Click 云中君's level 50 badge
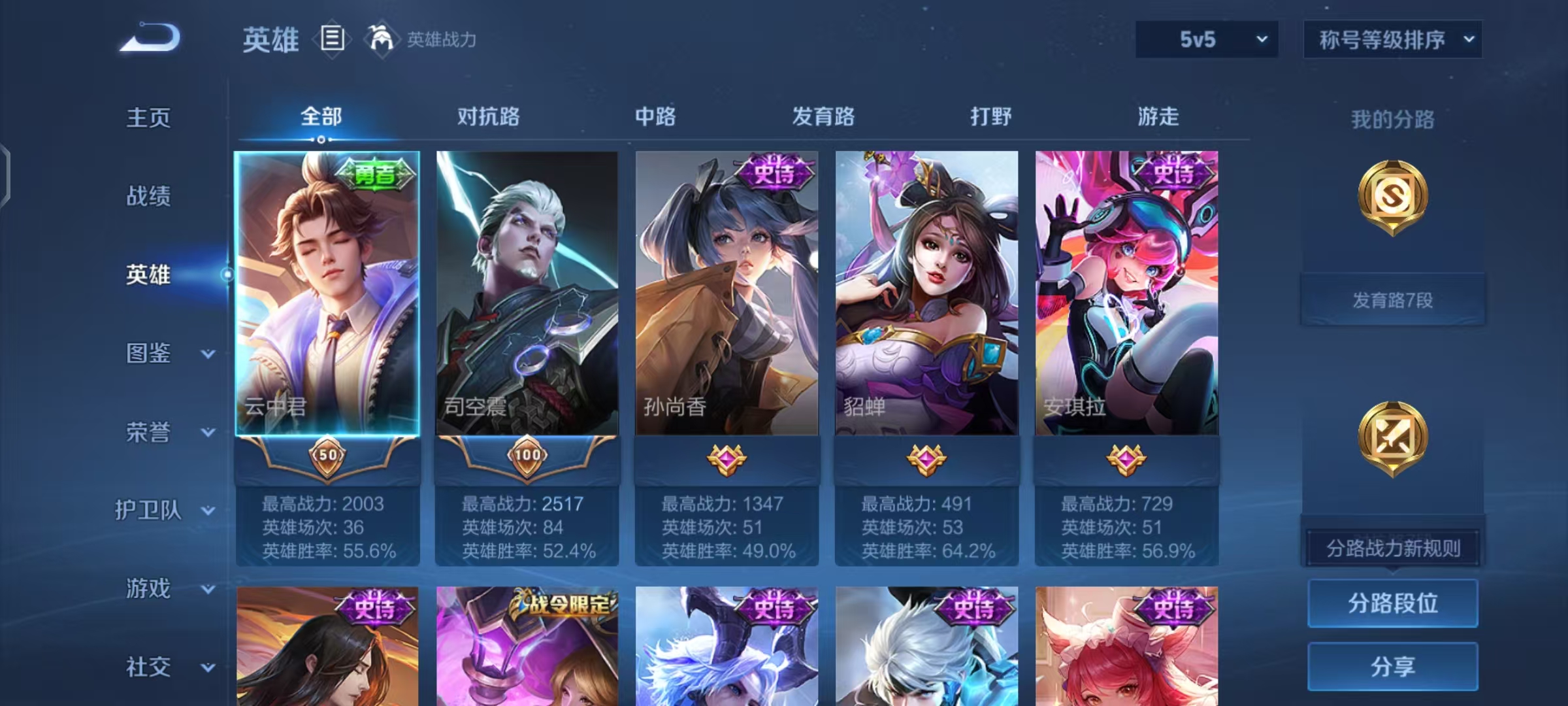This screenshot has height=706, width=1568. tap(327, 458)
